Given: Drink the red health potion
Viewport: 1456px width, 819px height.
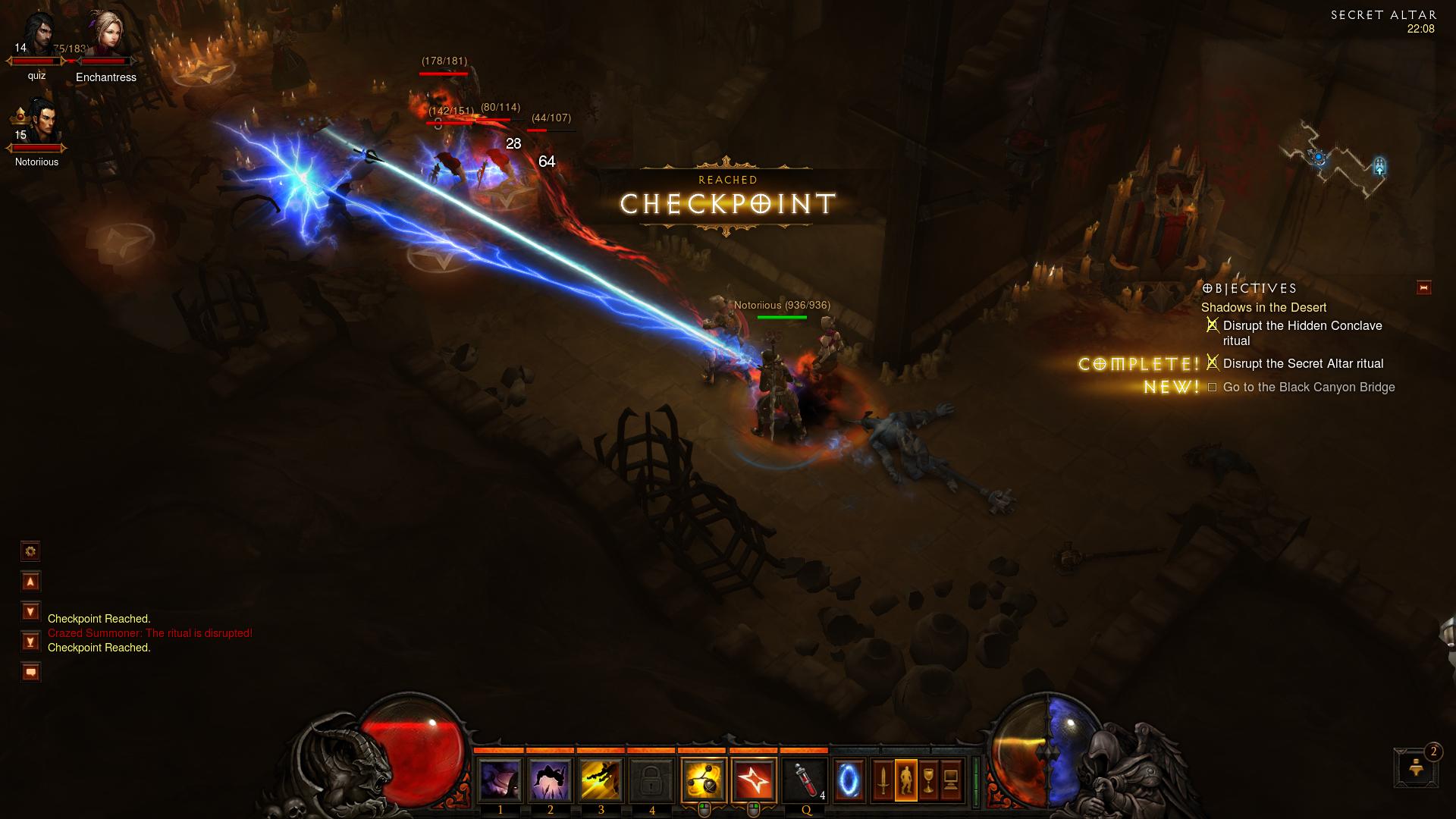Looking at the screenshot, I should point(805,780).
